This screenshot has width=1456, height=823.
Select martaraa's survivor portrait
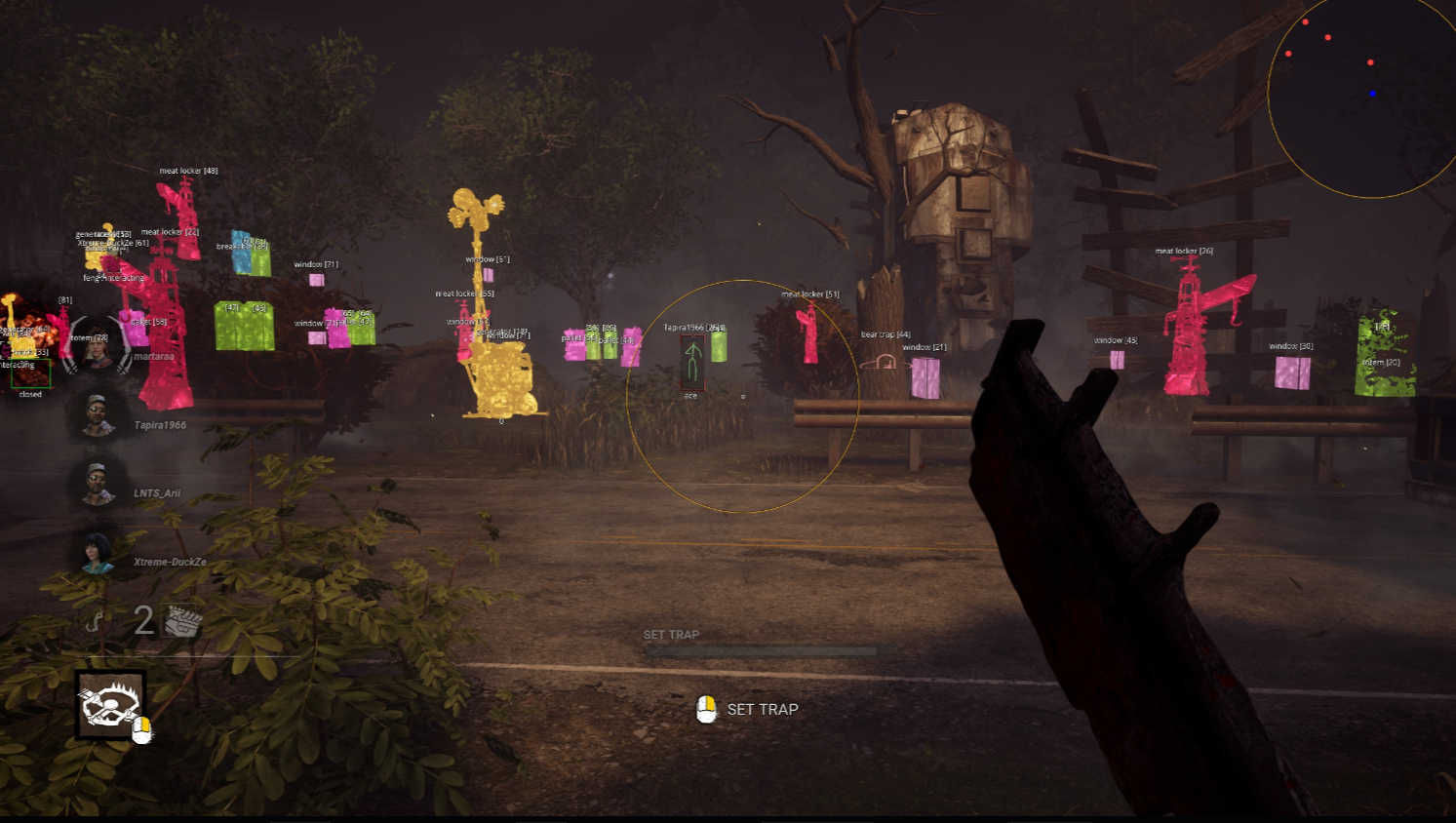97,347
